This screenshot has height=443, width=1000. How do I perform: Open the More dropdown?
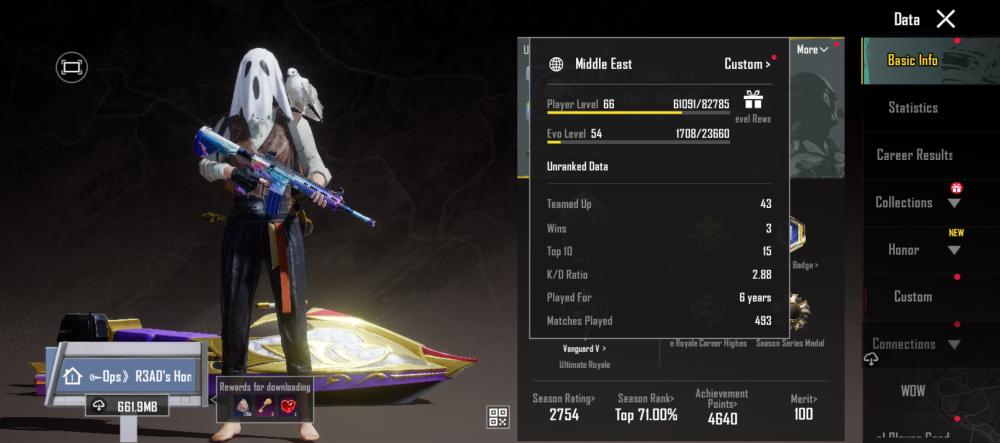812,50
